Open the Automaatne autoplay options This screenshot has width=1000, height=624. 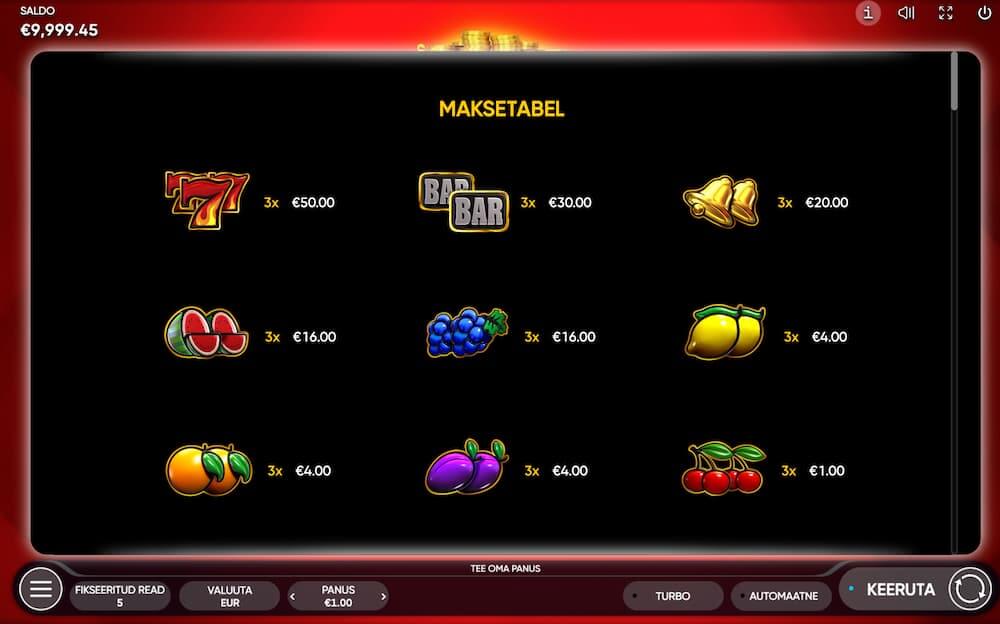781,596
